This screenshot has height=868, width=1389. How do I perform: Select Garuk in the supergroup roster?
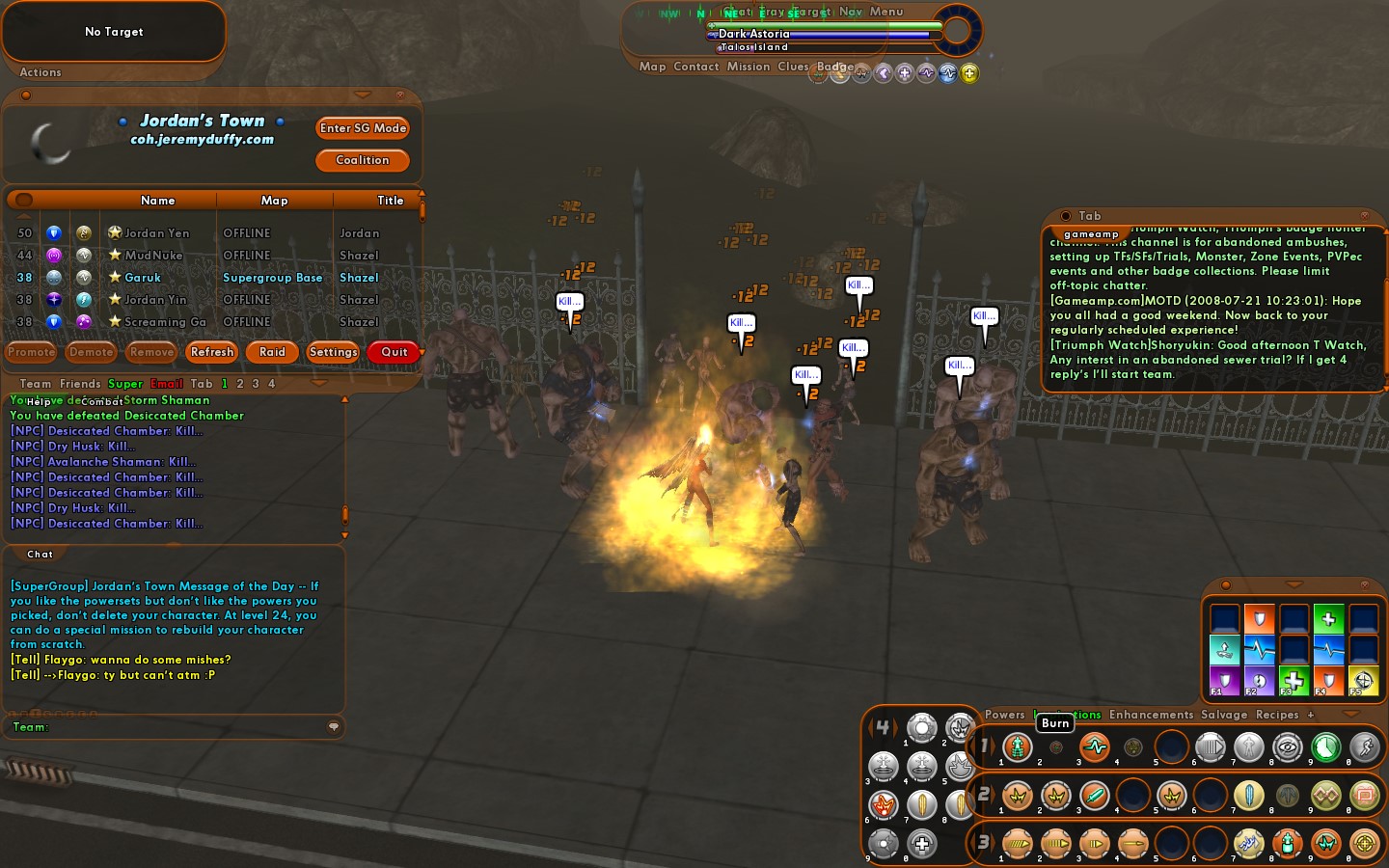(143, 278)
